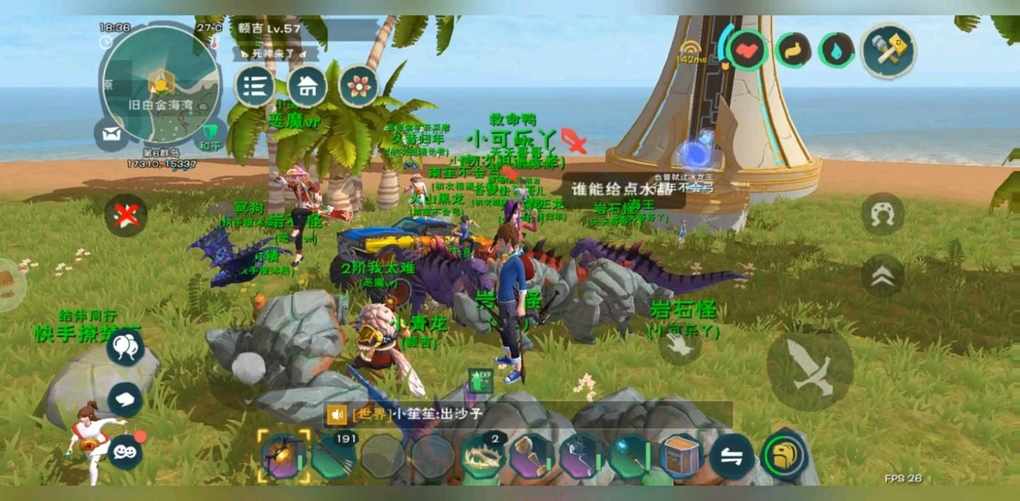This screenshot has width=1020, height=501.
Task: Select the thorn whip slot with count 2
Action: pos(483,457)
